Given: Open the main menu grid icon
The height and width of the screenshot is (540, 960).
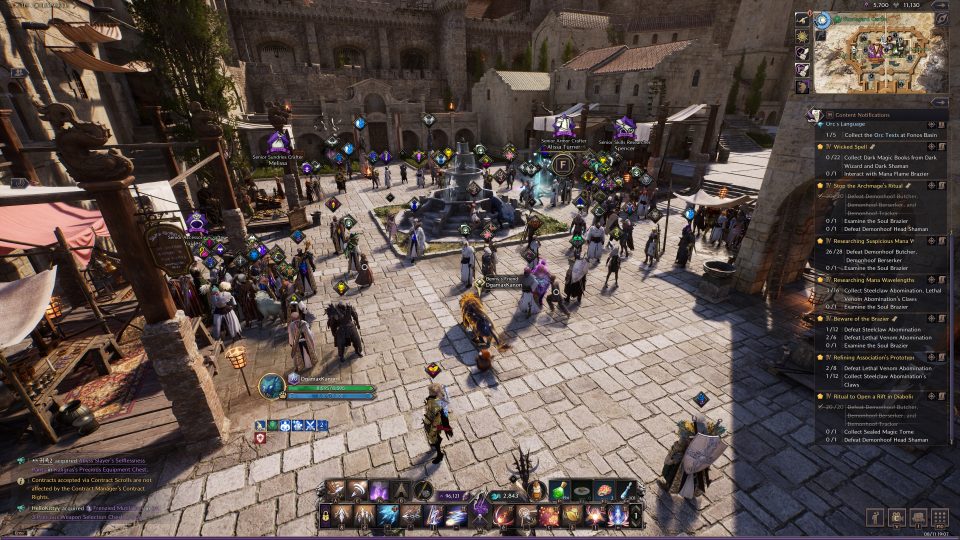Looking at the screenshot, I should pos(939,517).
